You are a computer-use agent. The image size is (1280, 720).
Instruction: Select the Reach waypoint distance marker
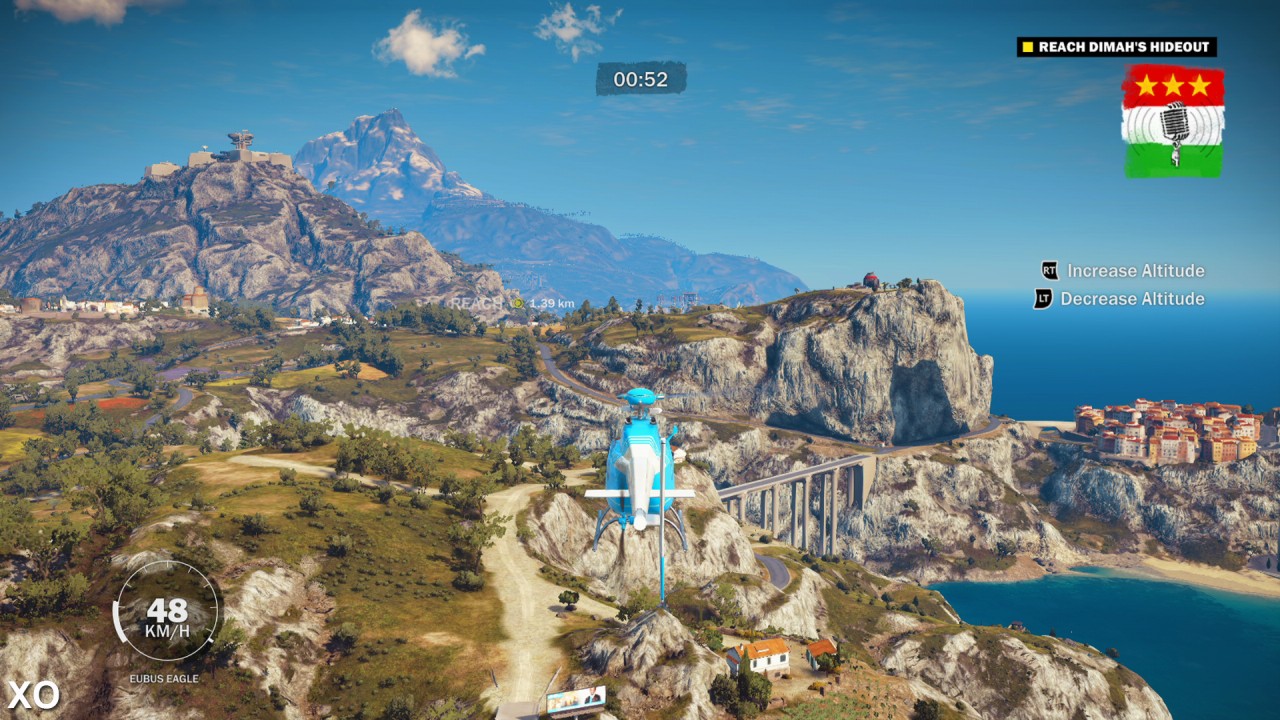[x=516, y=302]
